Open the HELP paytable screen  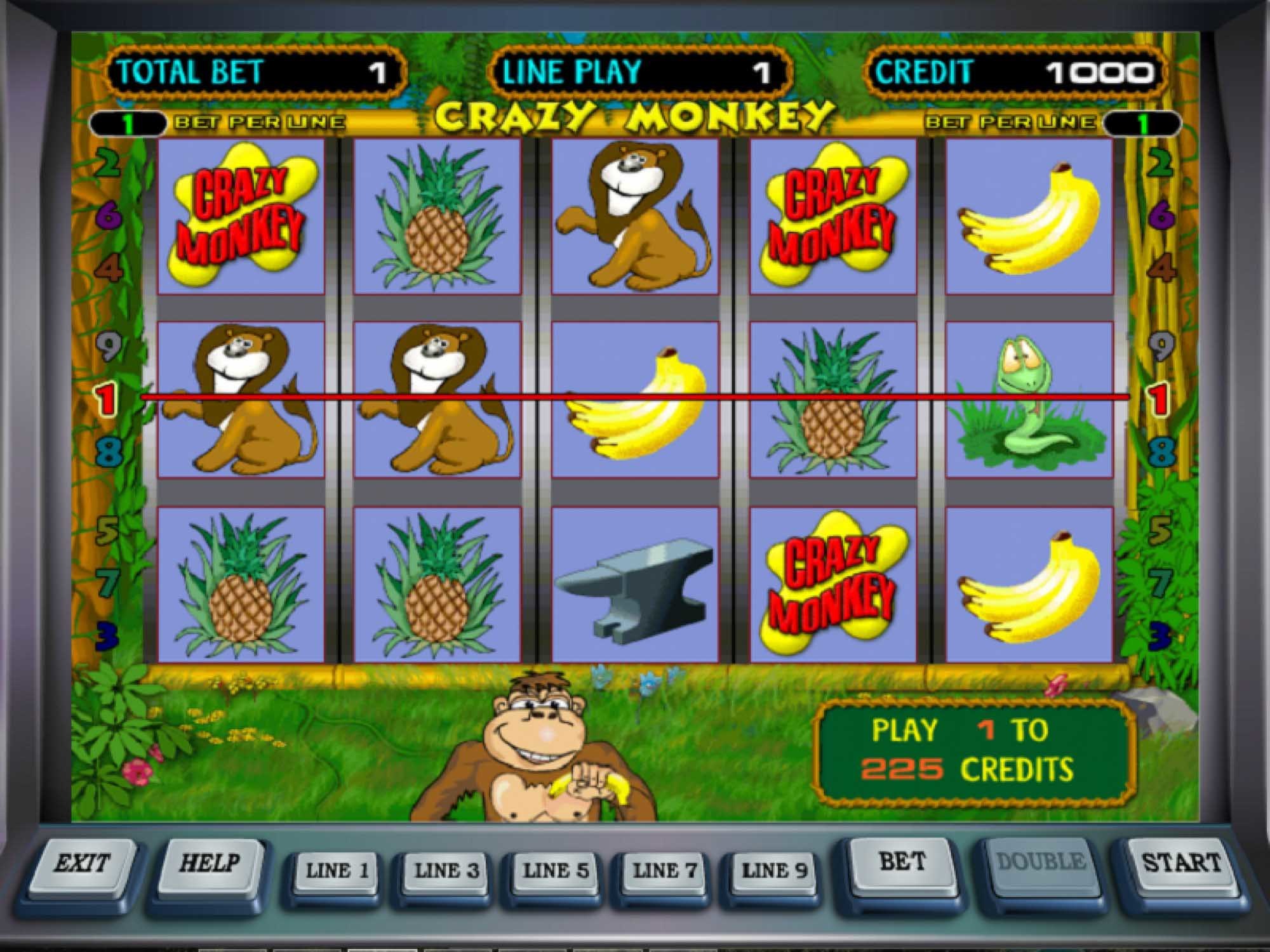[x=210, y=864]
